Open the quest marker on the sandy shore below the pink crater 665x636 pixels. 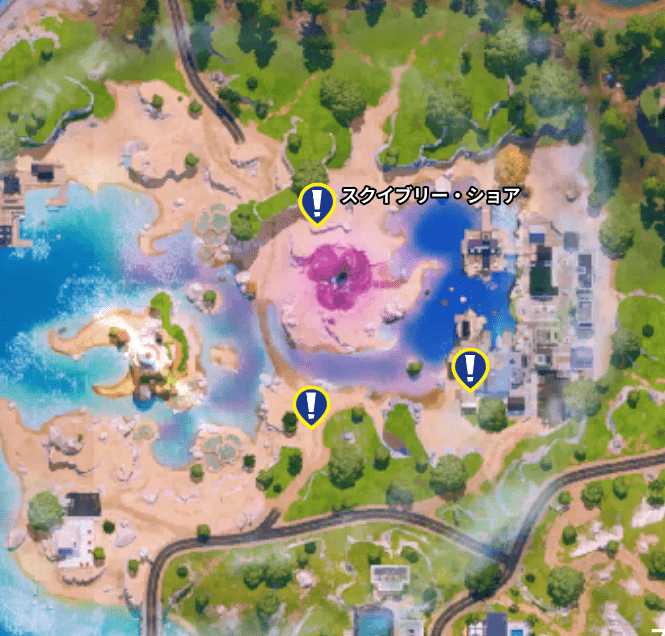click(311, 405)
